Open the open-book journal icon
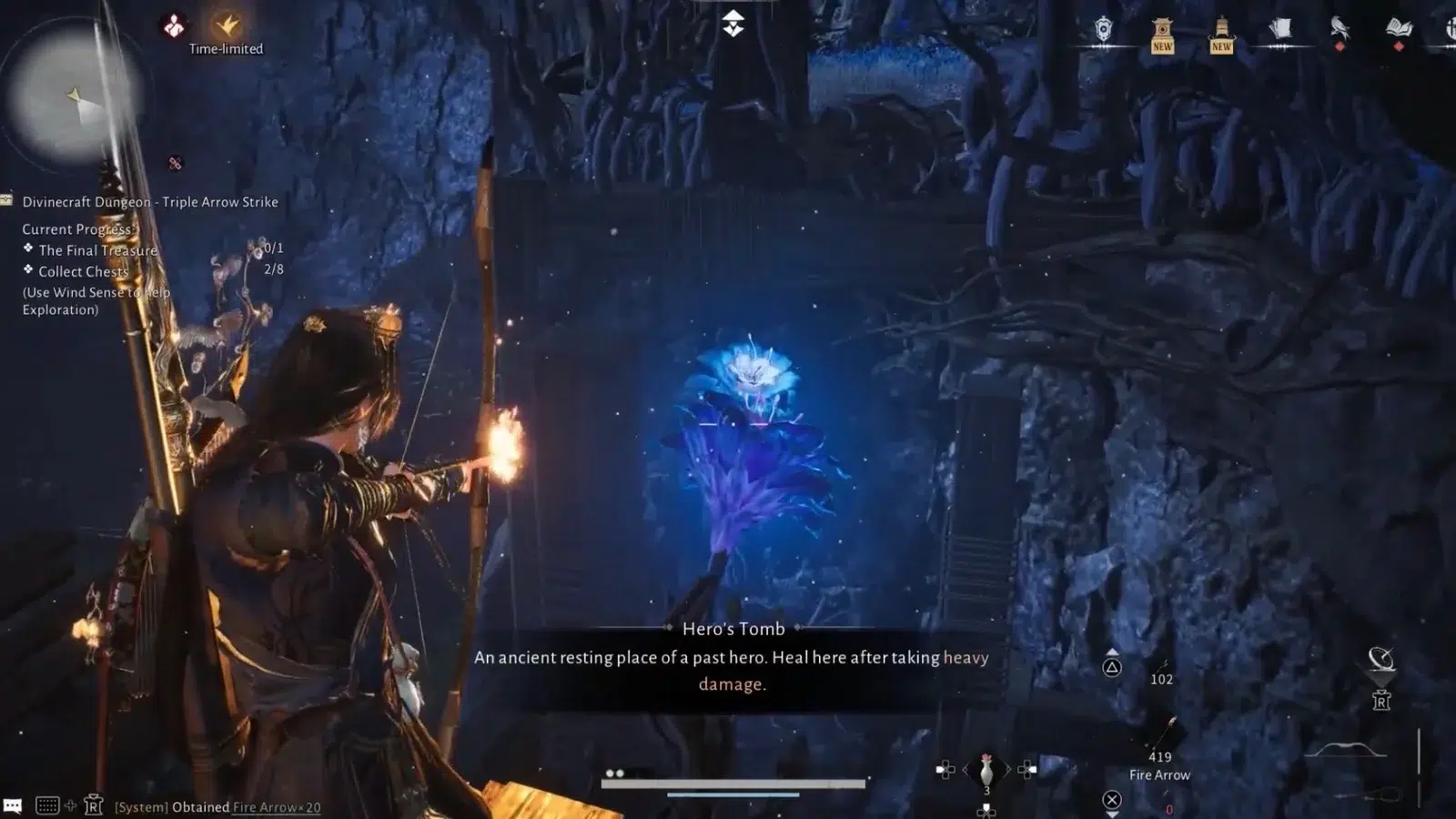This screenshot has height=819, width=1456. [1399, 30]
